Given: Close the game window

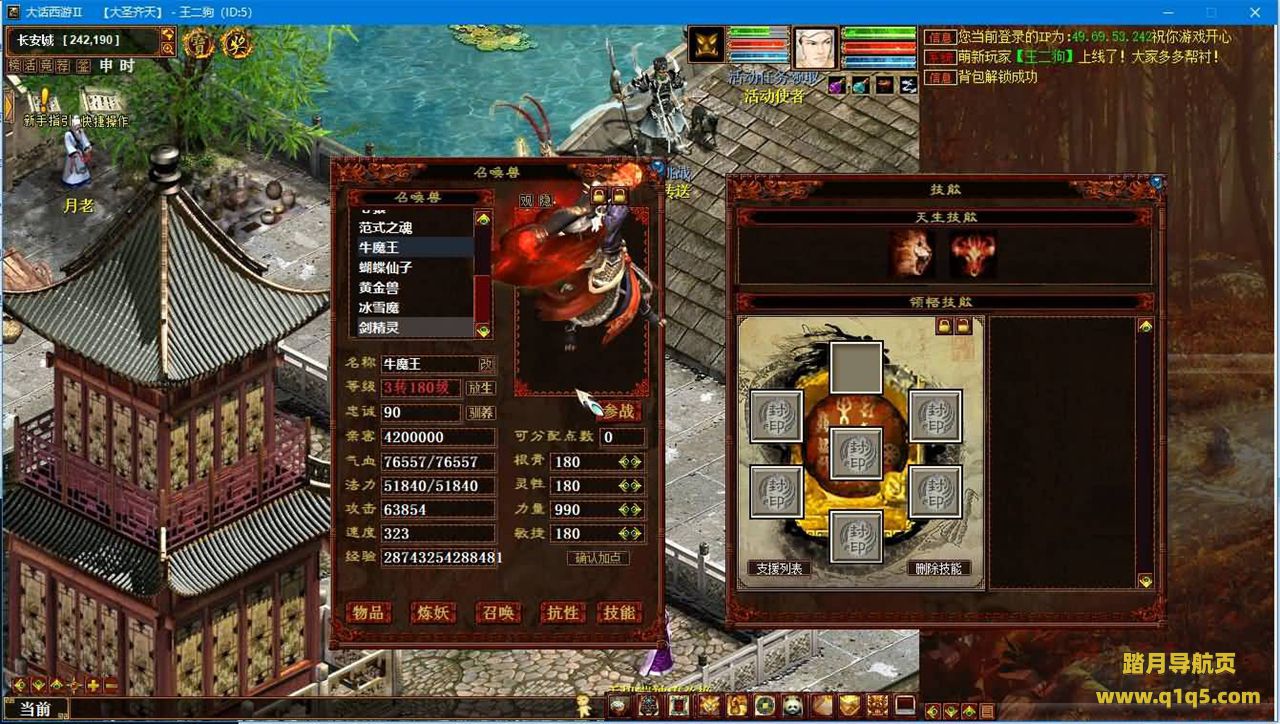Looking at the screenshot, I should (x=1254, y=12).
